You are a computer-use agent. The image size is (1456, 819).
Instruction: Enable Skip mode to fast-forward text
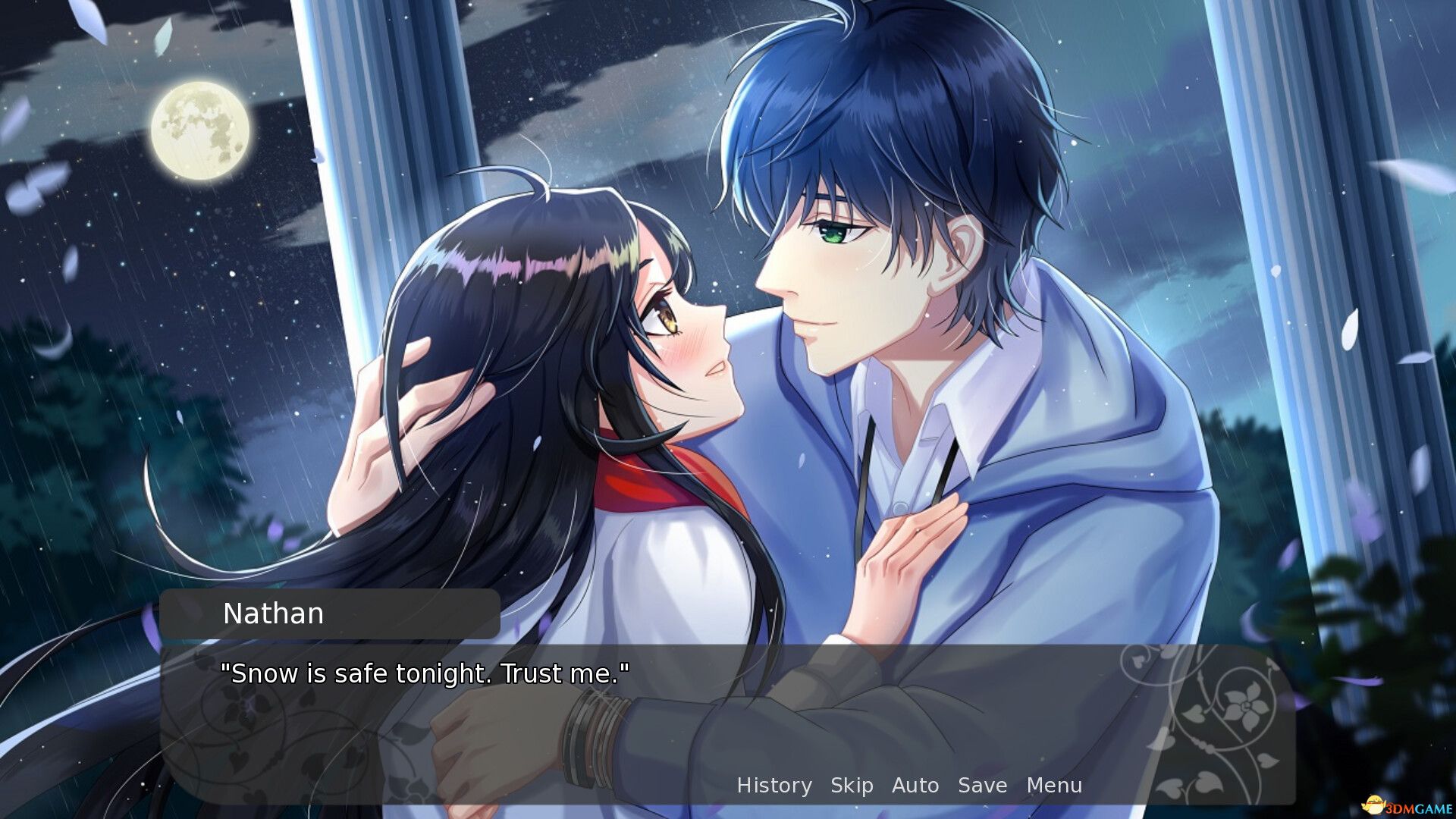(x=852, y=786)
